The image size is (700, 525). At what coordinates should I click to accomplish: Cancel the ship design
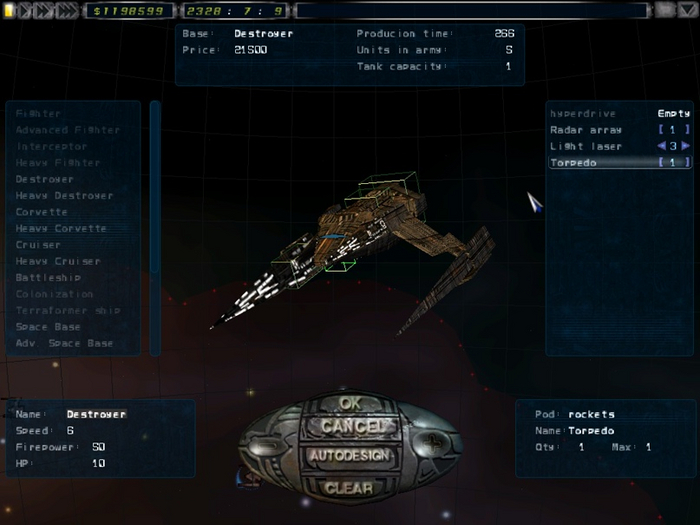pyautogui.click(x=349, y=427)
